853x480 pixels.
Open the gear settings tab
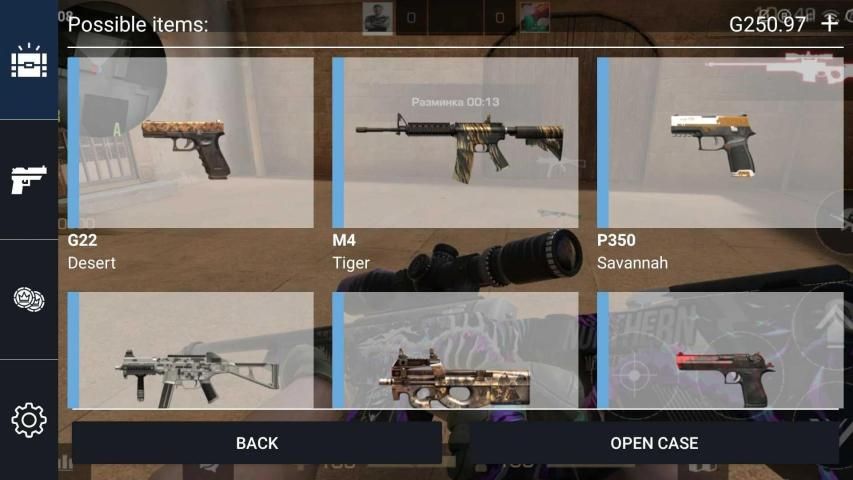click(29, 419)
